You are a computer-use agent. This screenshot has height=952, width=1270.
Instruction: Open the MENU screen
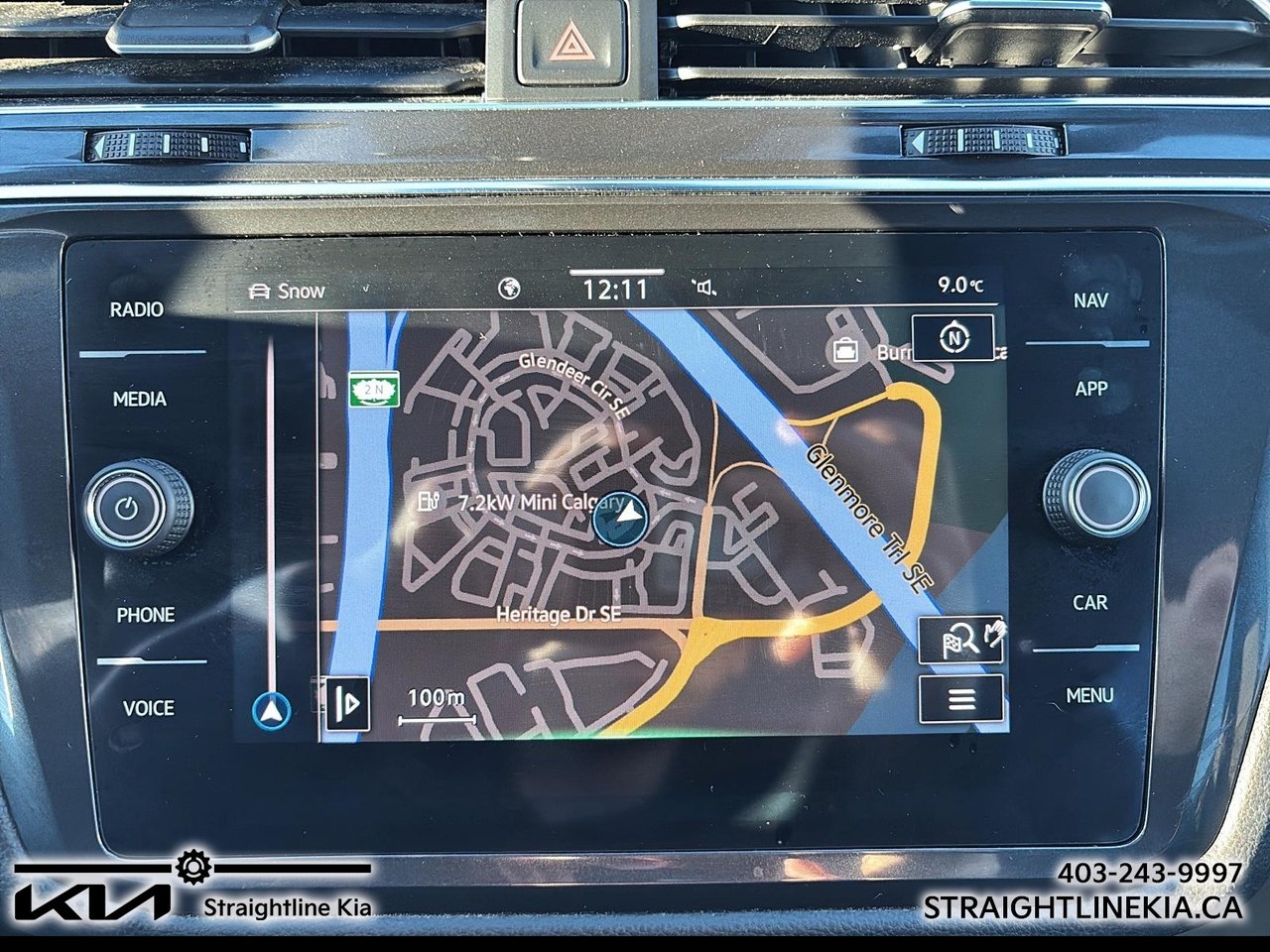pyautogui.click(x=1091, y=694)
